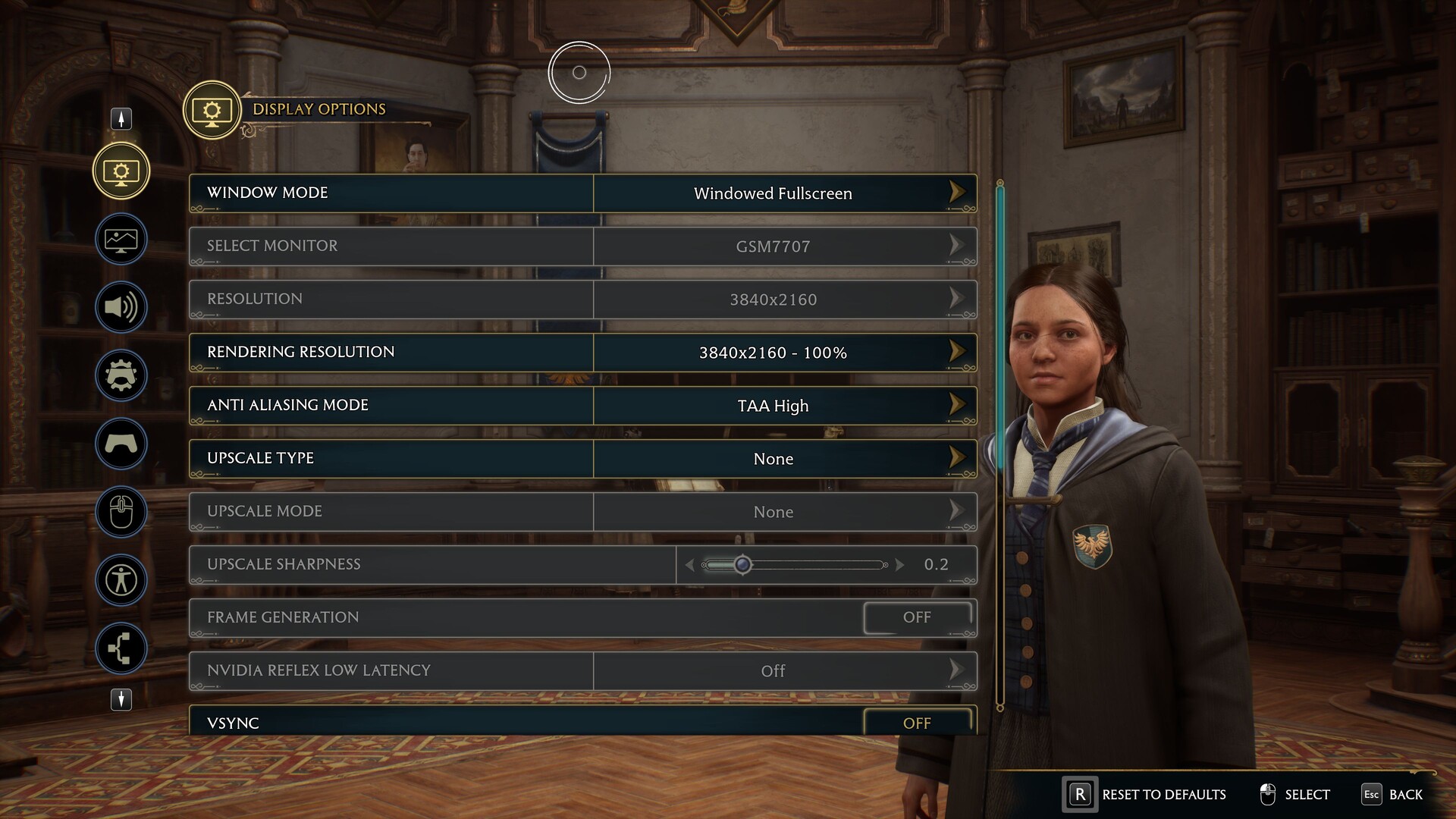The width and height of the screenshot is (1456, 819).
Task: Decrease Upscale Sharpness with left arrow
Action: (x=689, y=565)
